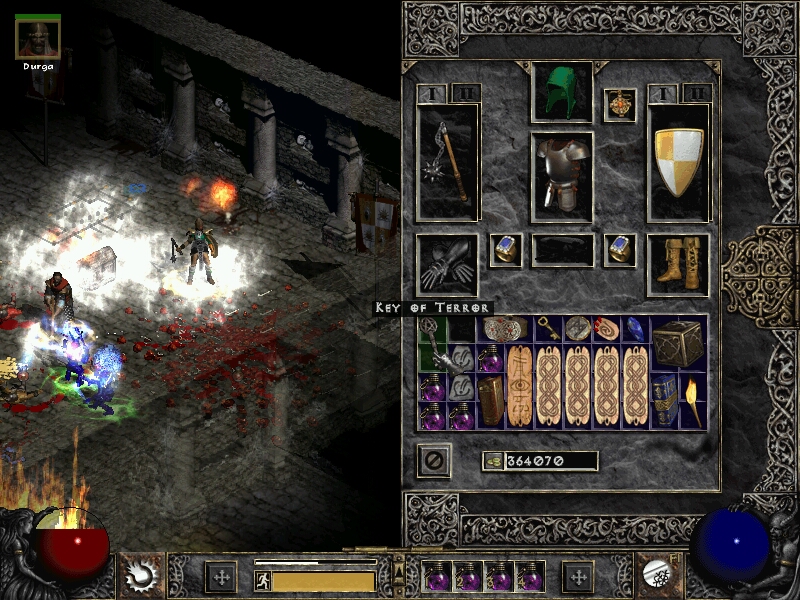Select the brown tome in inventory
800x600 pixels.
coord(490,401)
